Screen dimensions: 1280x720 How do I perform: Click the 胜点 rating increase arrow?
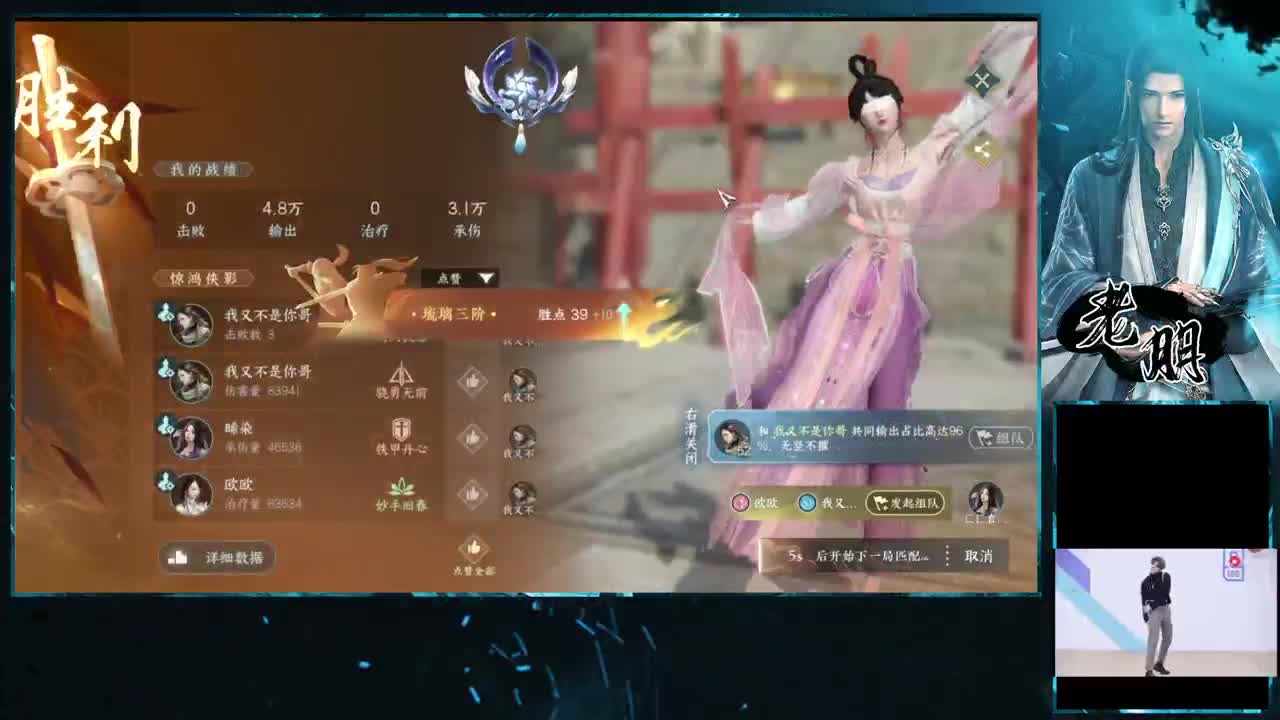[622, 313]
